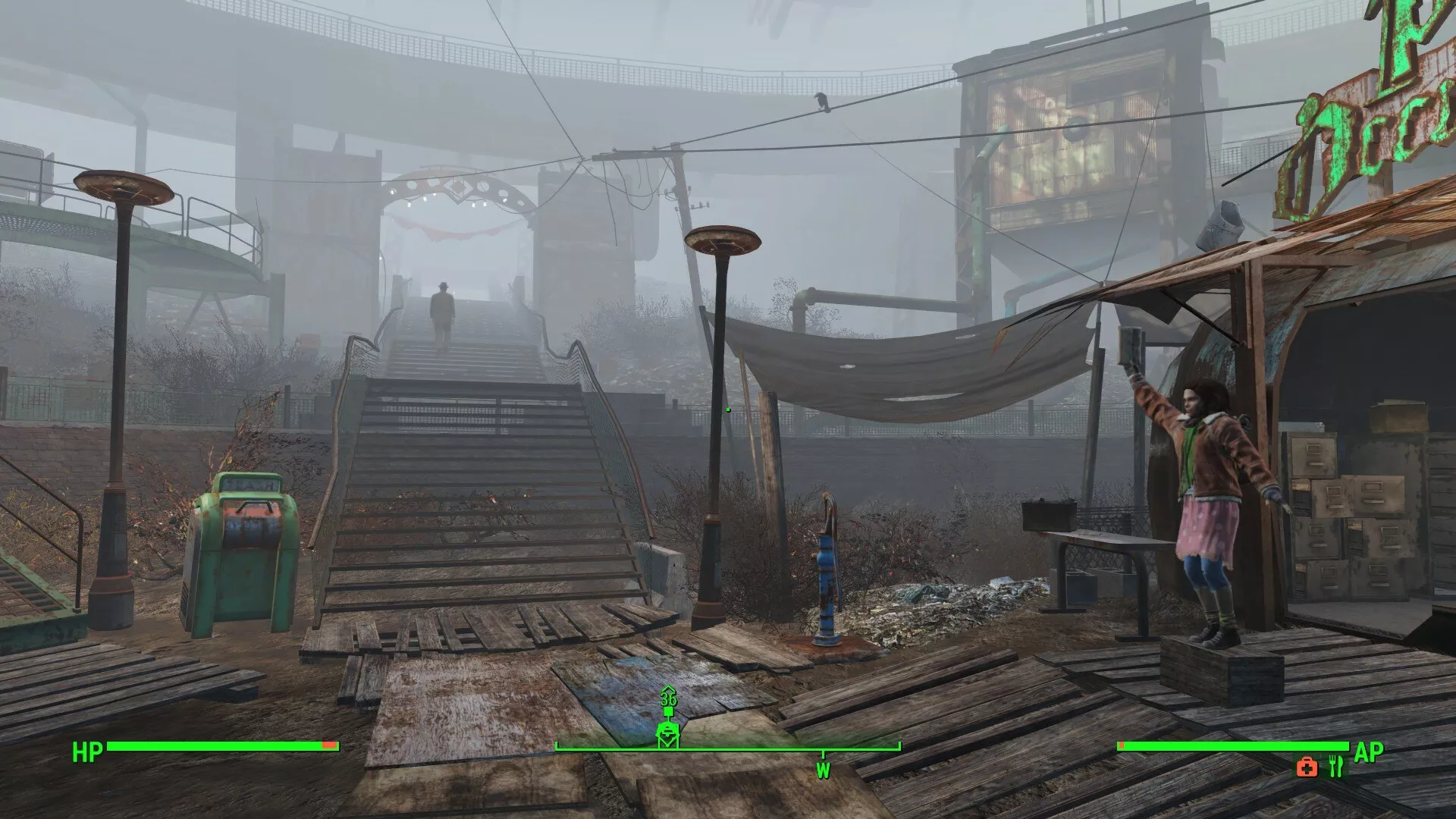Screen dimensions: 1456x819
Task: Click the quest marker on the compass
Action: pyautogui.click(x=667, y=733)
